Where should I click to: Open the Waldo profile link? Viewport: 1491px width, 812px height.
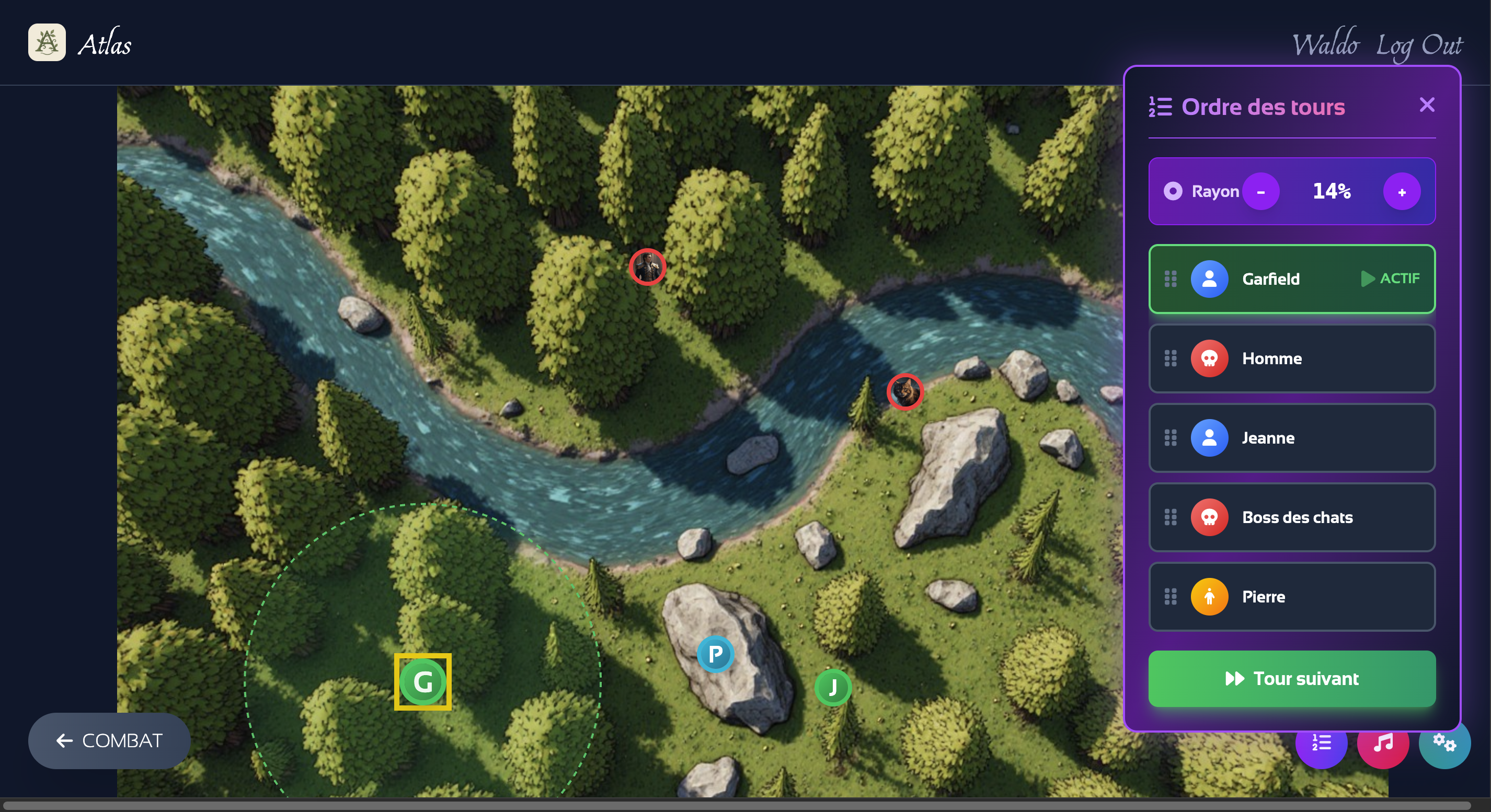[1325, 44]
